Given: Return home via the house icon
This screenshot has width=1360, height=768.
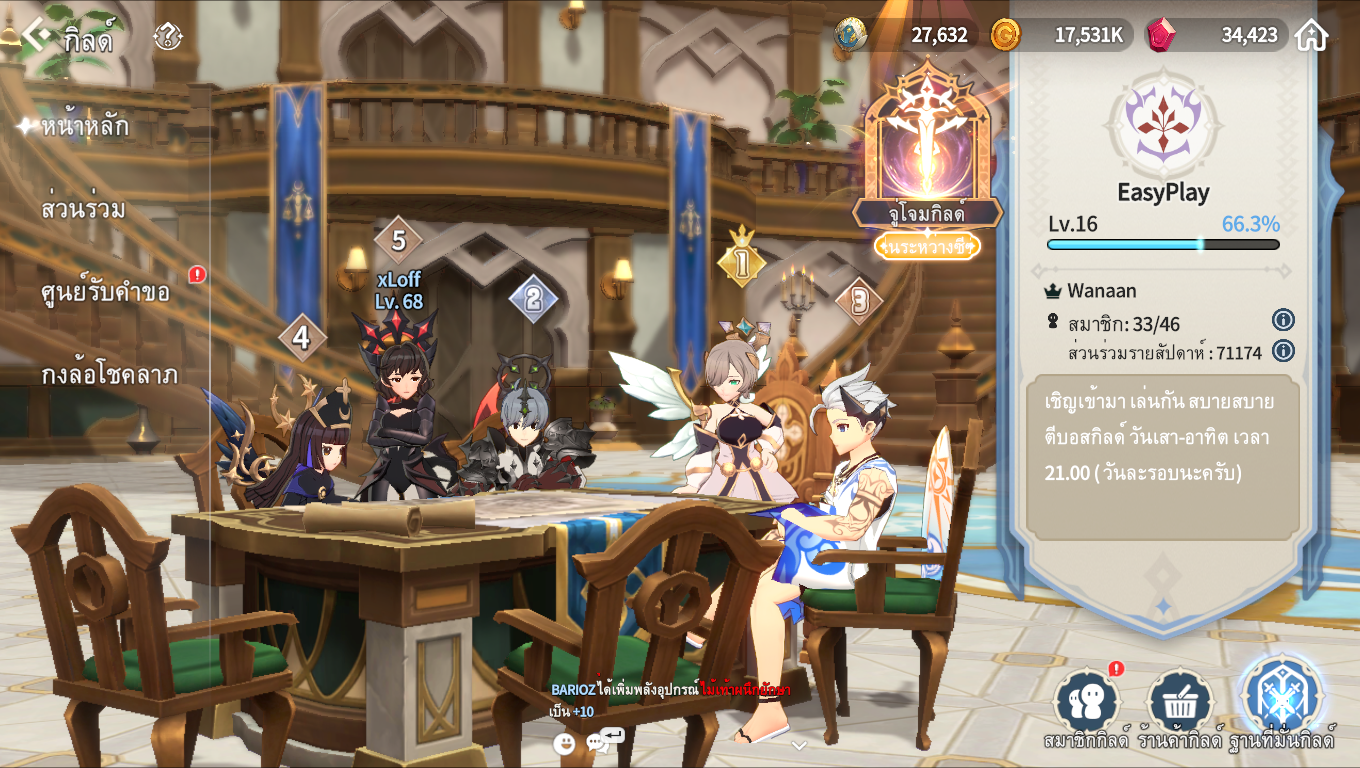Looking at the screenshot, I should point(1311,35).
